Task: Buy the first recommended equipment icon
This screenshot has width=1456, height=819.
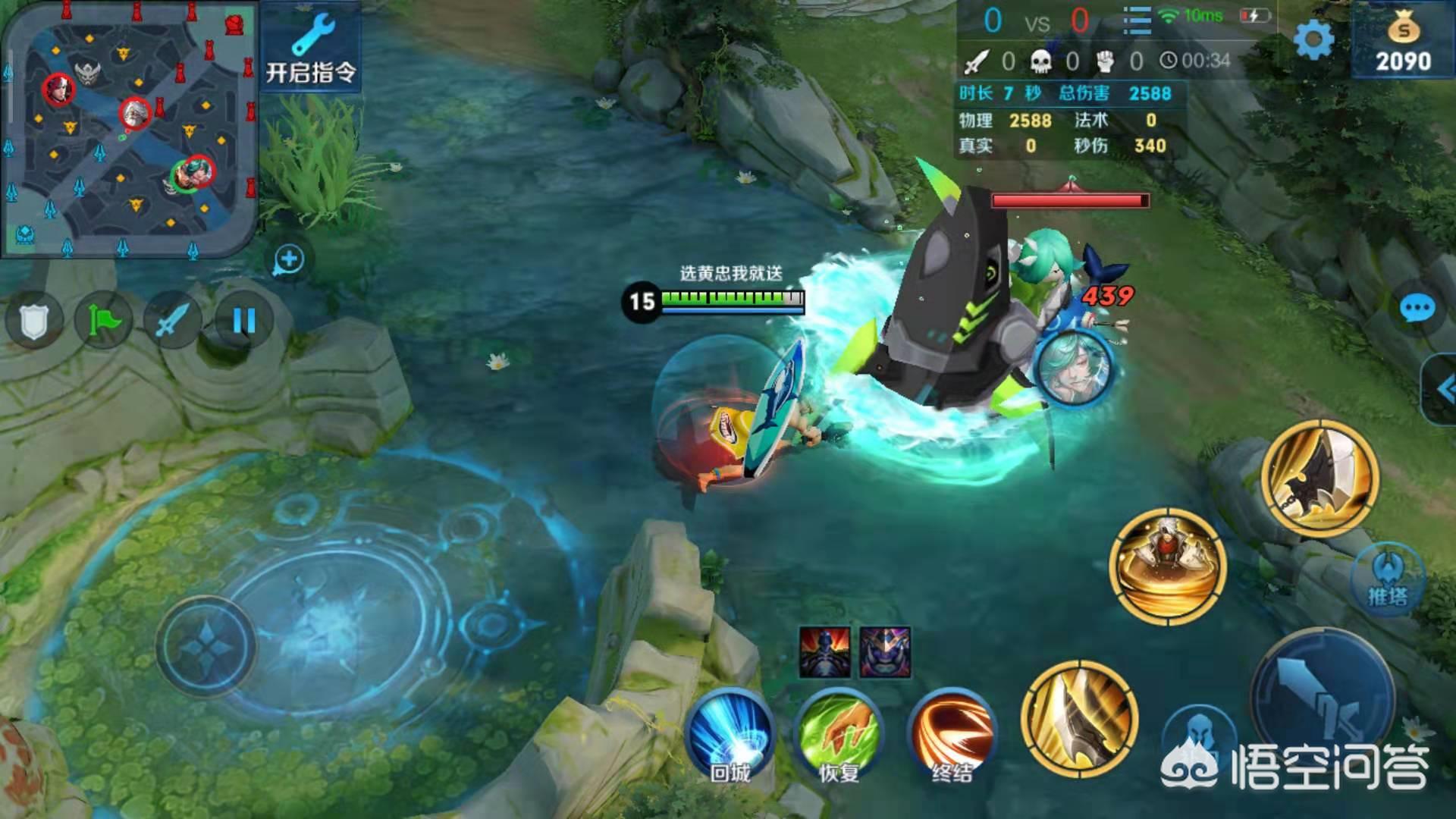Action: (x=824, y=651)
